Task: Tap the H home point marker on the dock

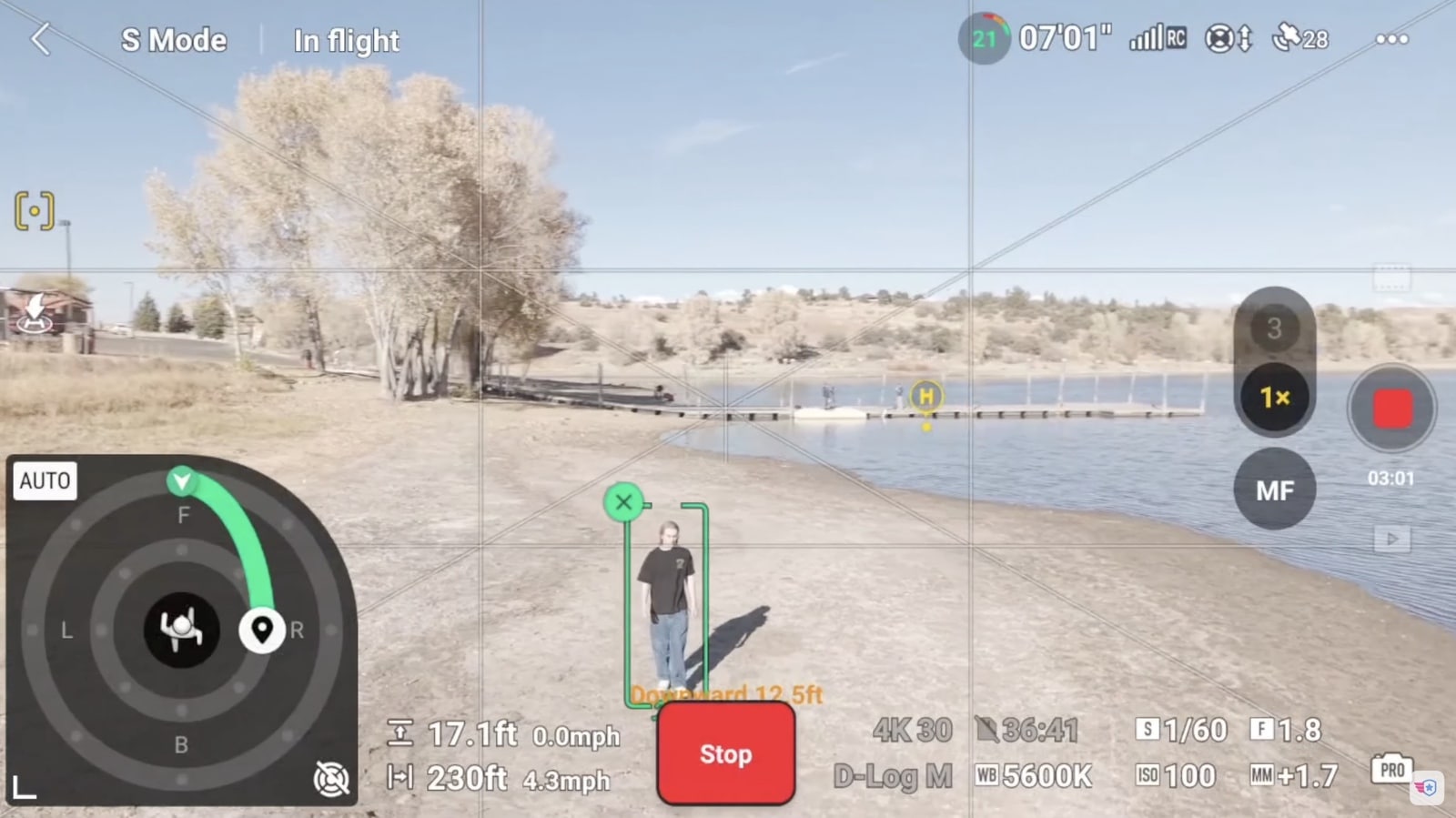Action: click(x=925, y=396)
